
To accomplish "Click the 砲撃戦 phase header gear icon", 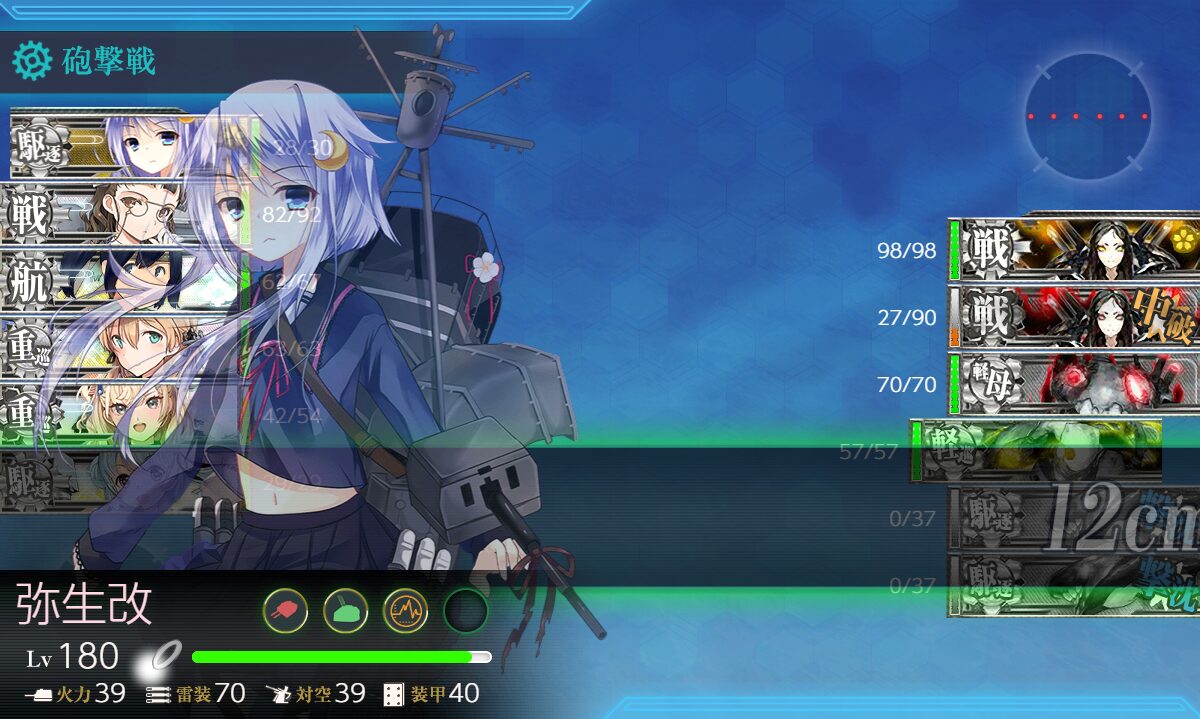I will click(x=31, y=62).
